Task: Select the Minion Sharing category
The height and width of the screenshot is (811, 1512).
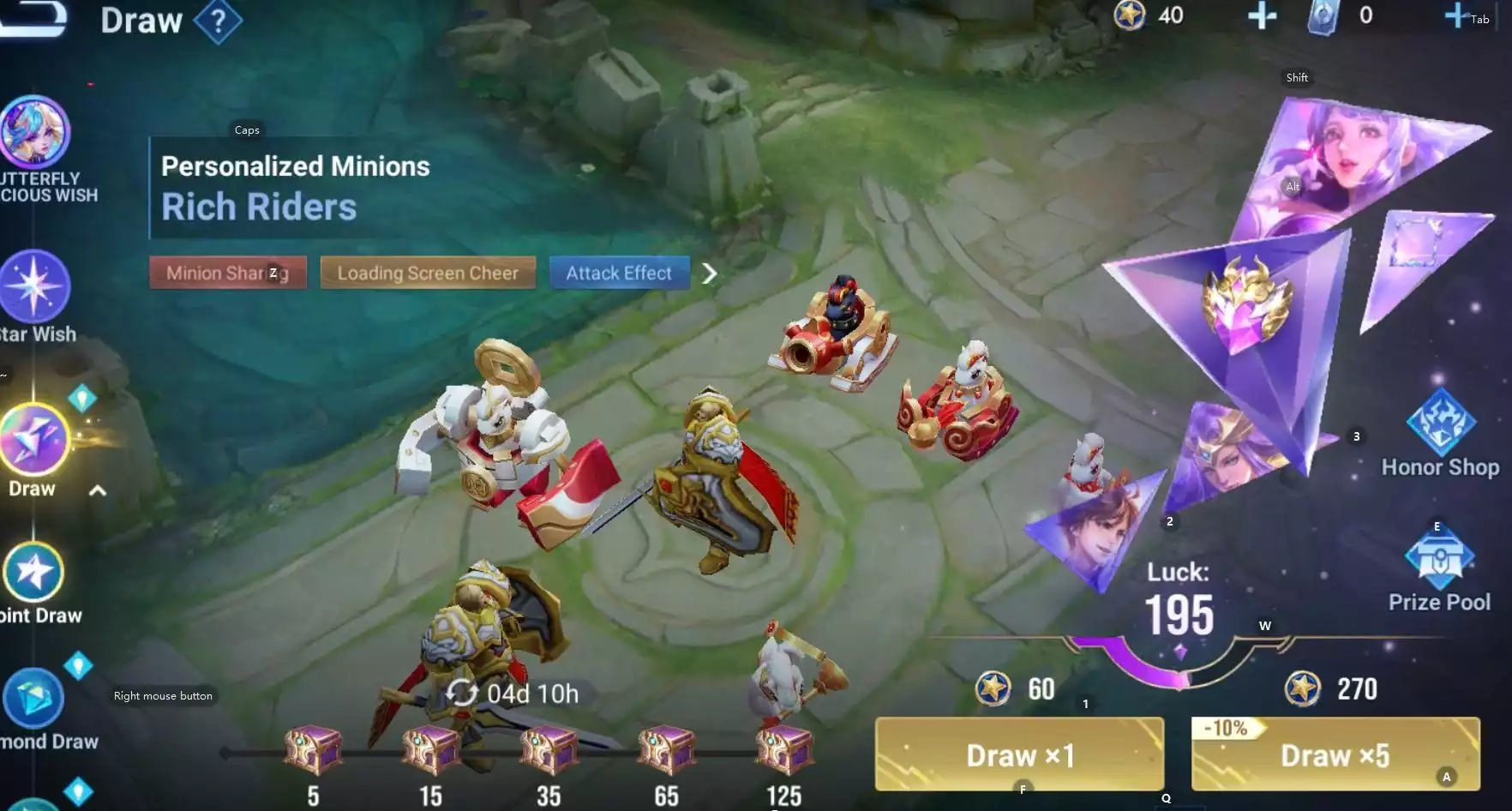Action: coord(227,273)
